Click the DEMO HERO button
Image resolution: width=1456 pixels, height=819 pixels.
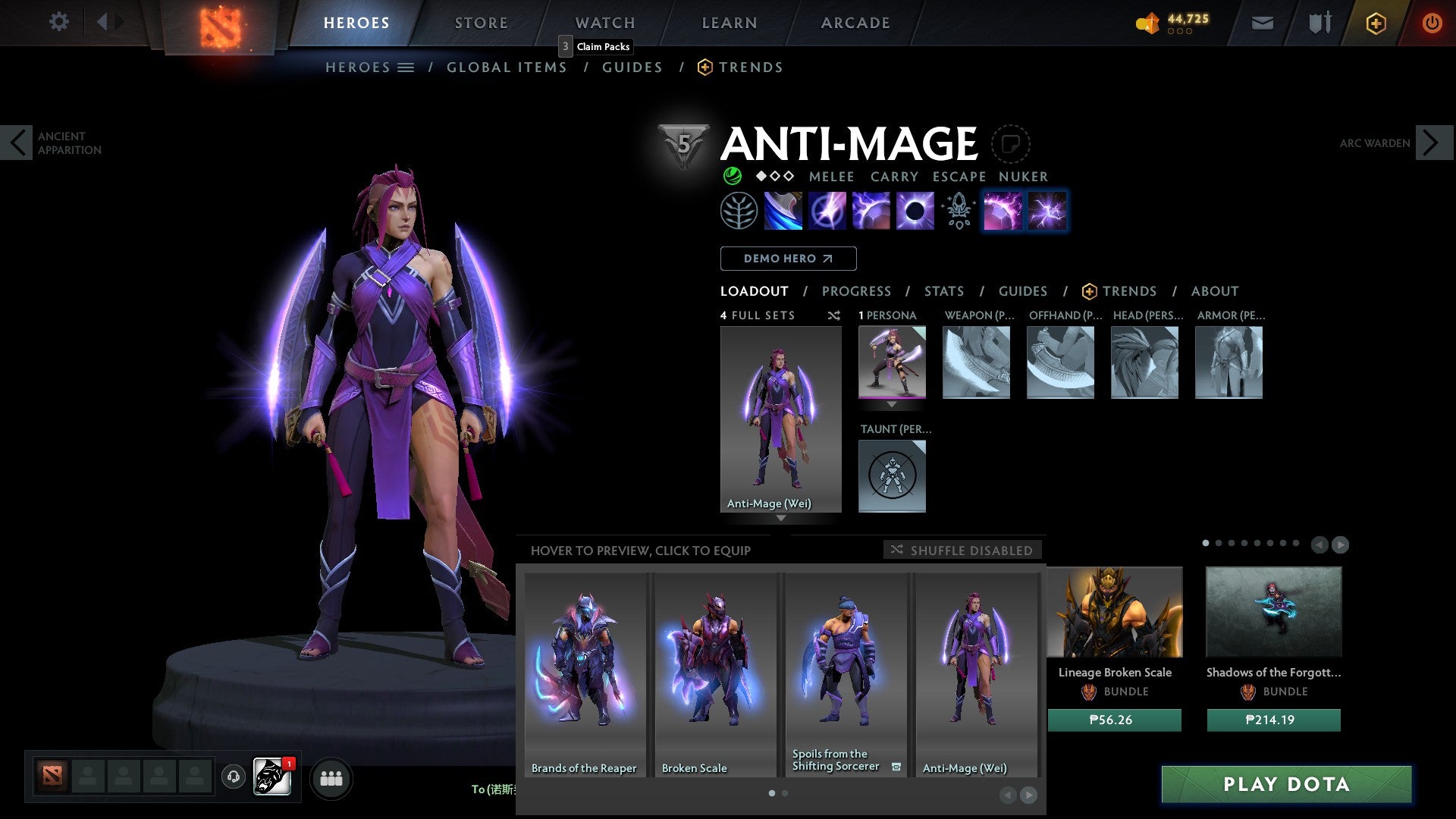(789, 258)
